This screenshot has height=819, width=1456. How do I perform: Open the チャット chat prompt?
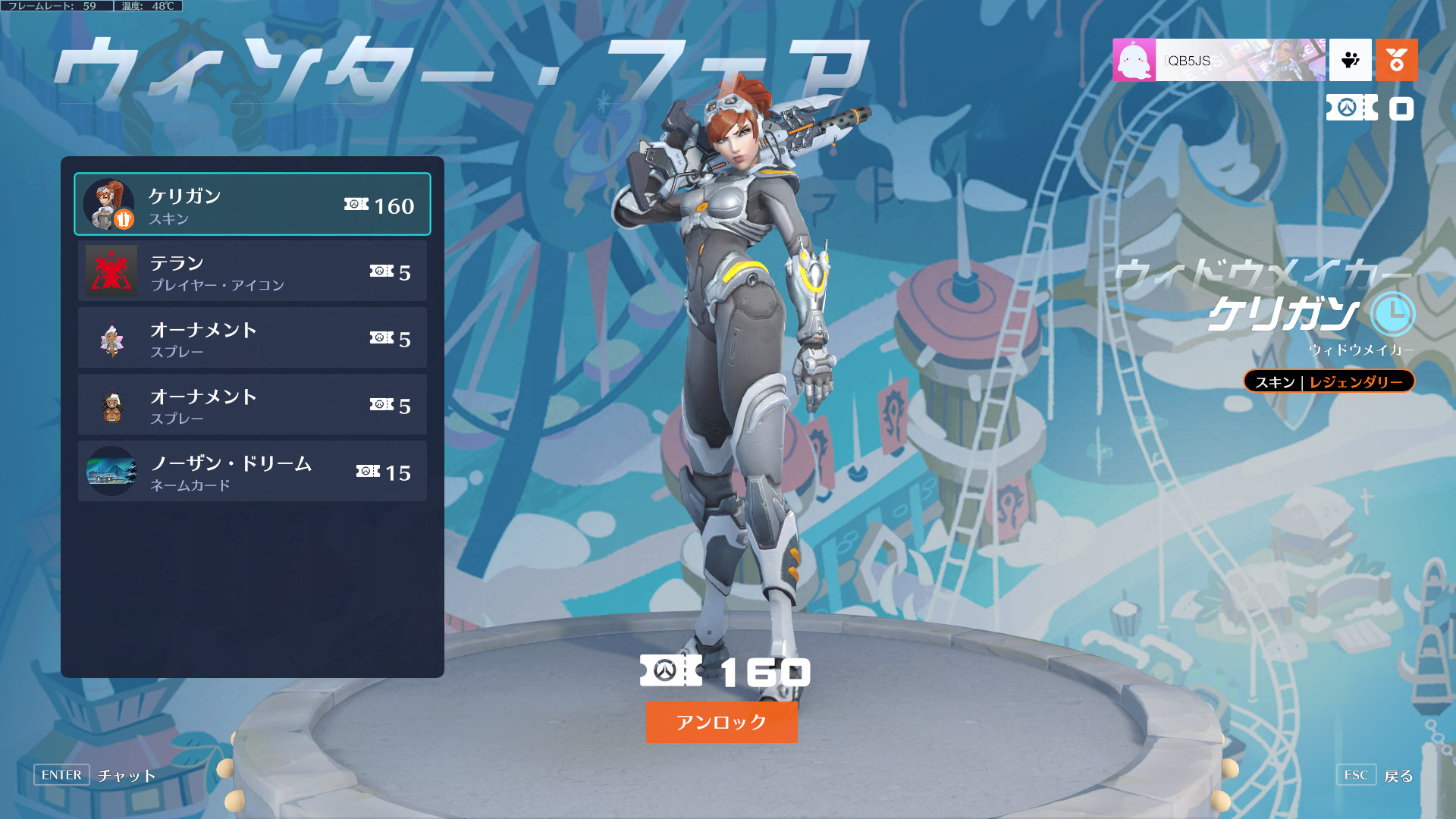[126, 775]
